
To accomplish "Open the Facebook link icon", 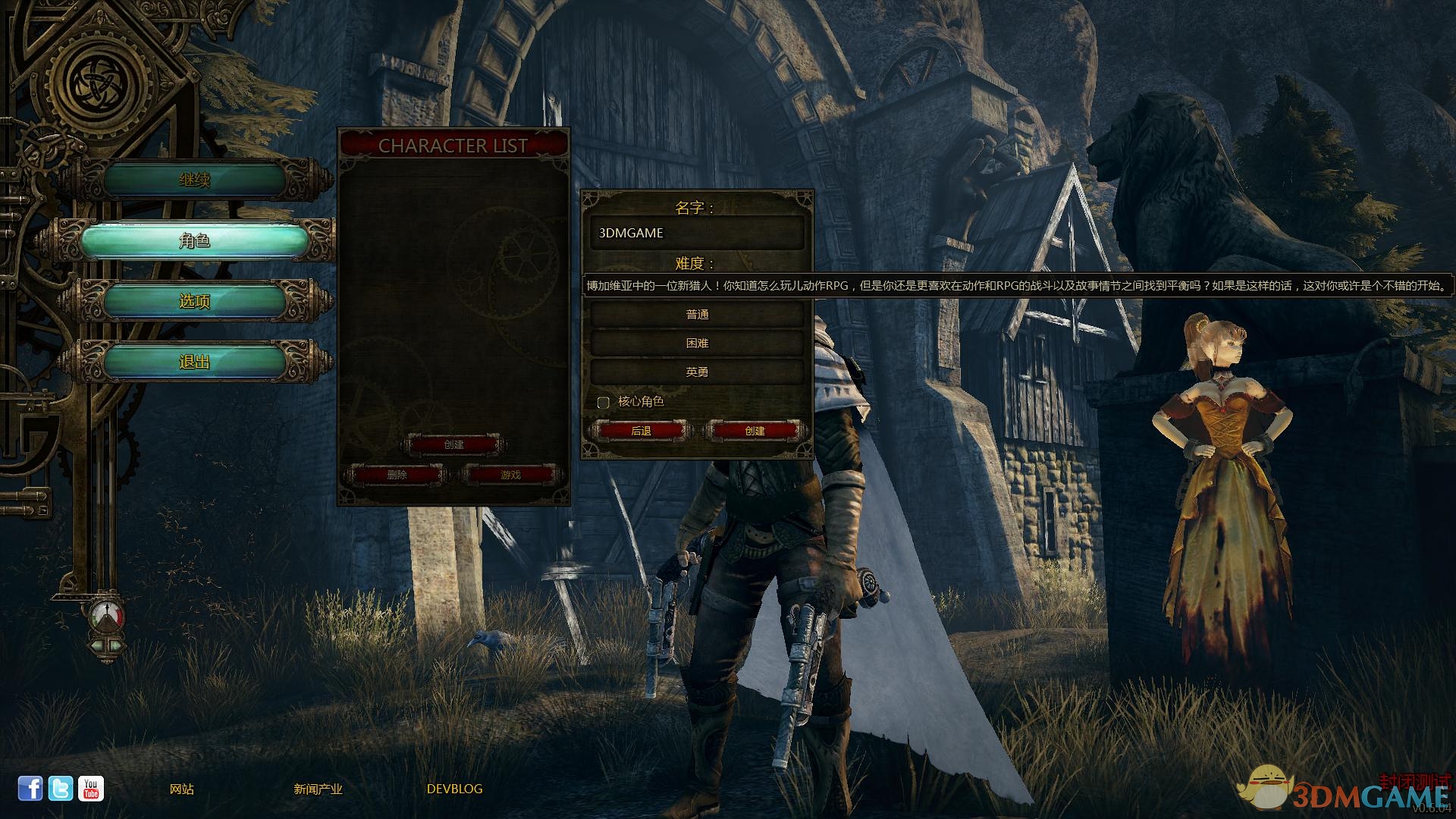I will [x=30, y=789].
